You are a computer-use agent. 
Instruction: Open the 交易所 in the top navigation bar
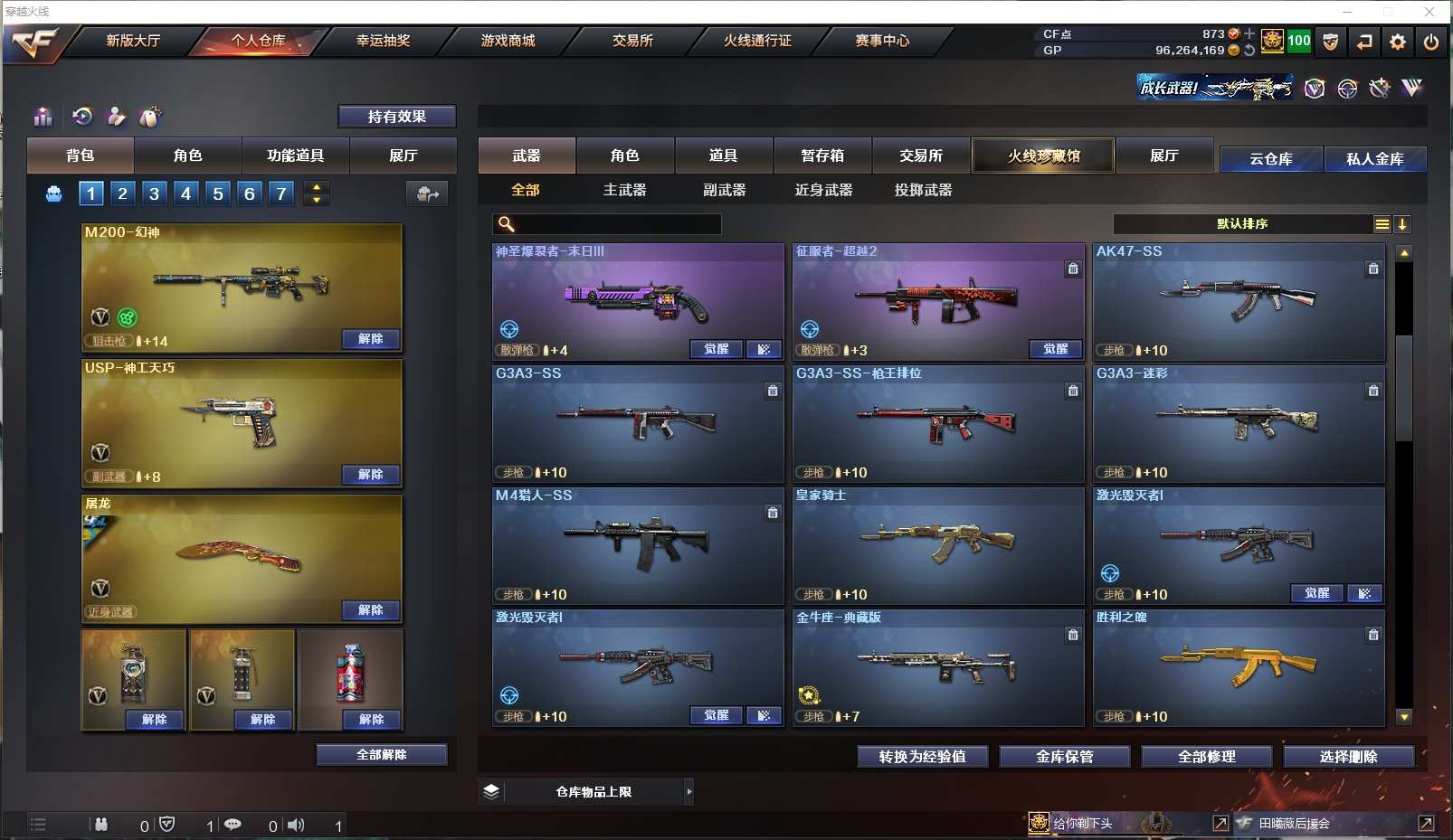(632, 41)
